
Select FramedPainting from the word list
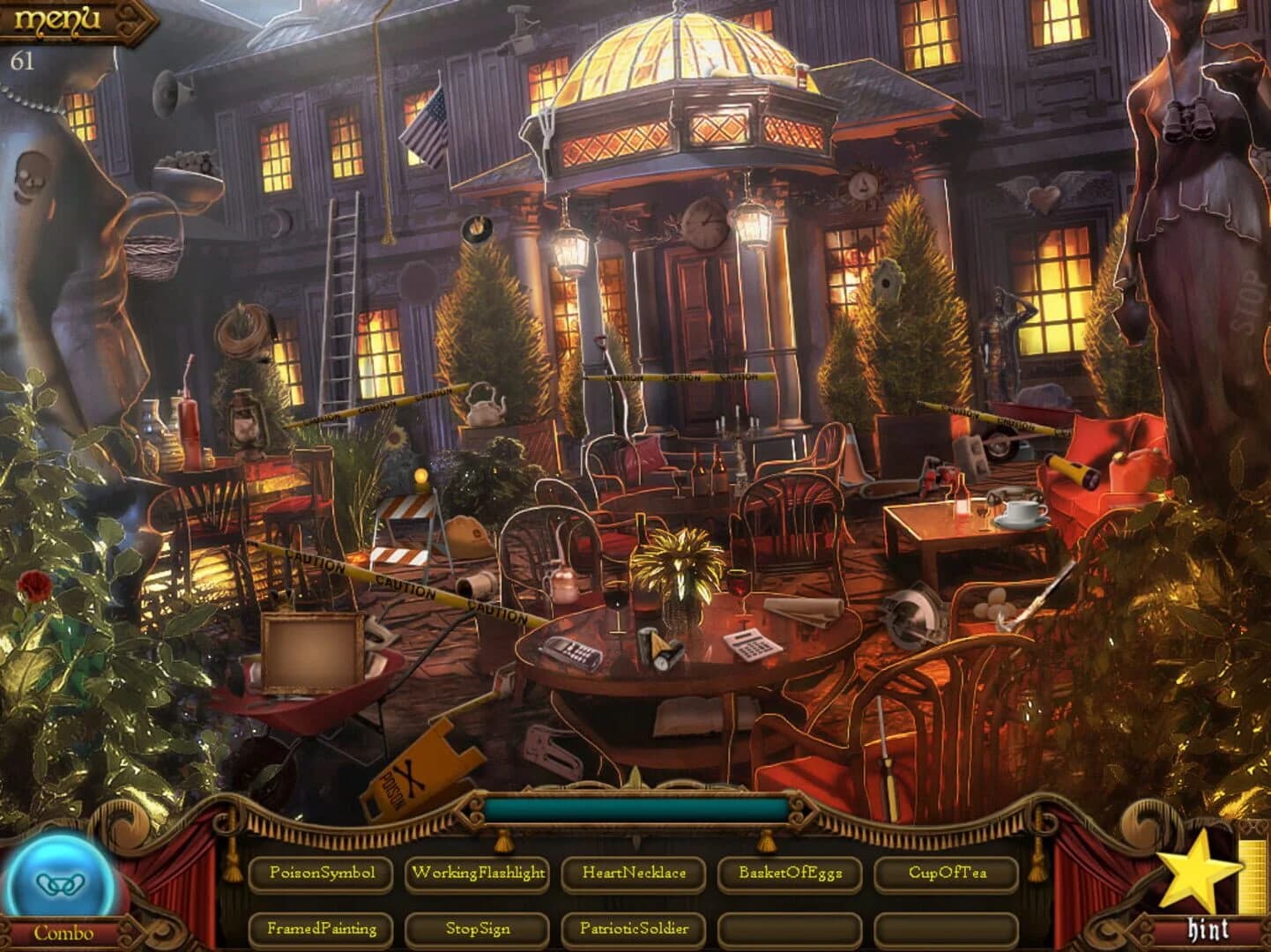coord(321,929)
